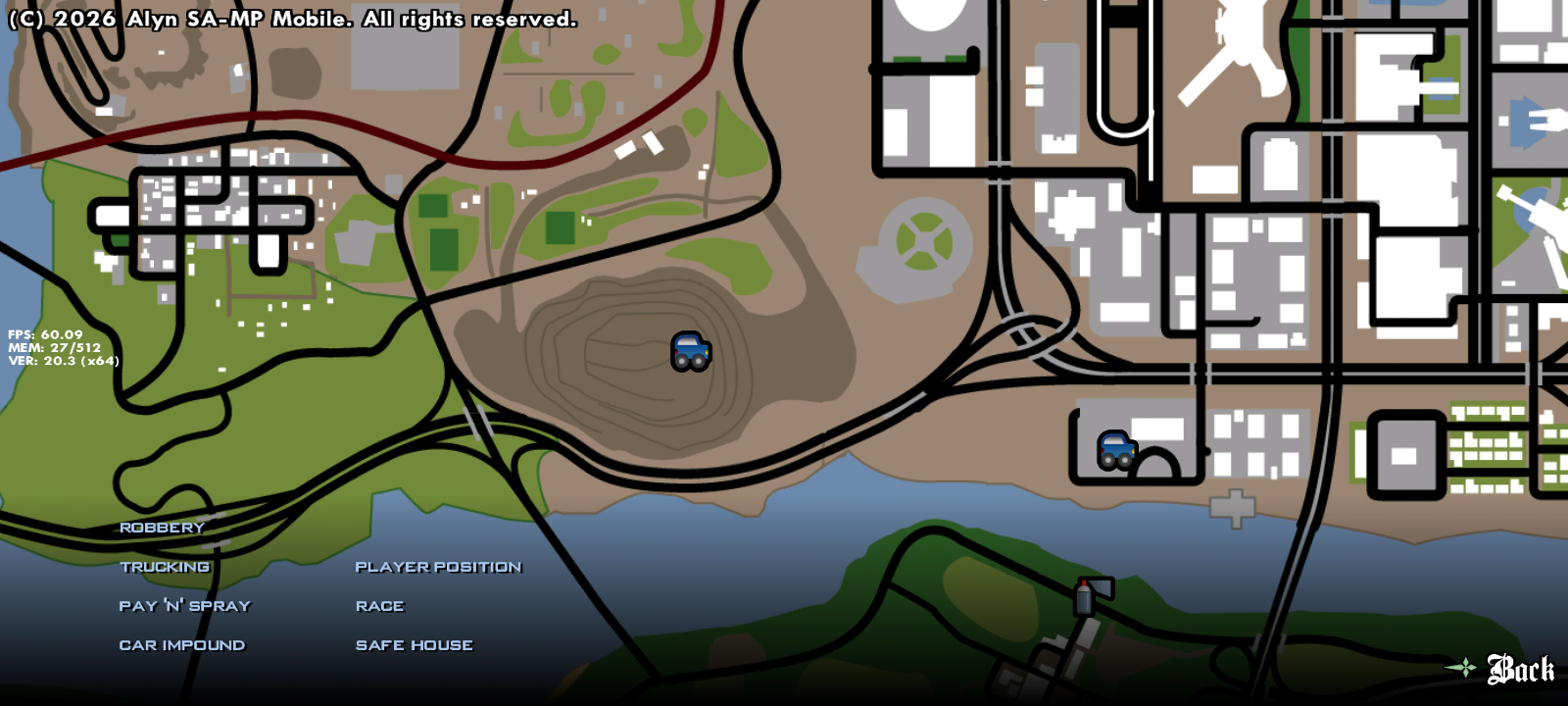Select the Pay 'N' Spray legend entry

184,606
